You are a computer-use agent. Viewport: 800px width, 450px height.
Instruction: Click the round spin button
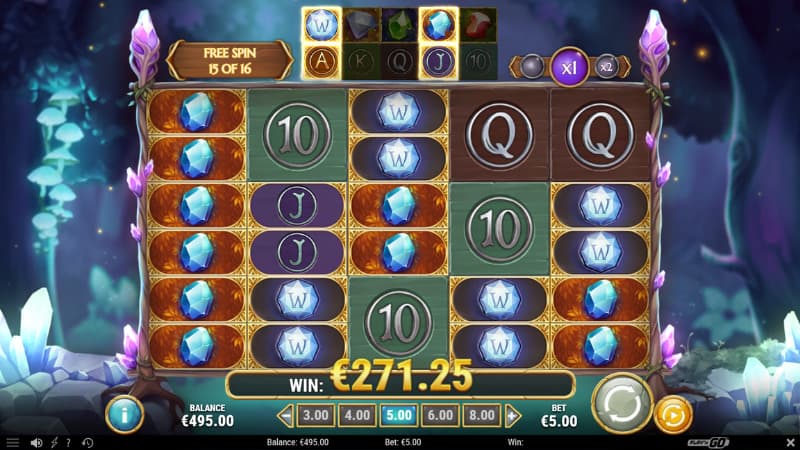pos(622,405)
